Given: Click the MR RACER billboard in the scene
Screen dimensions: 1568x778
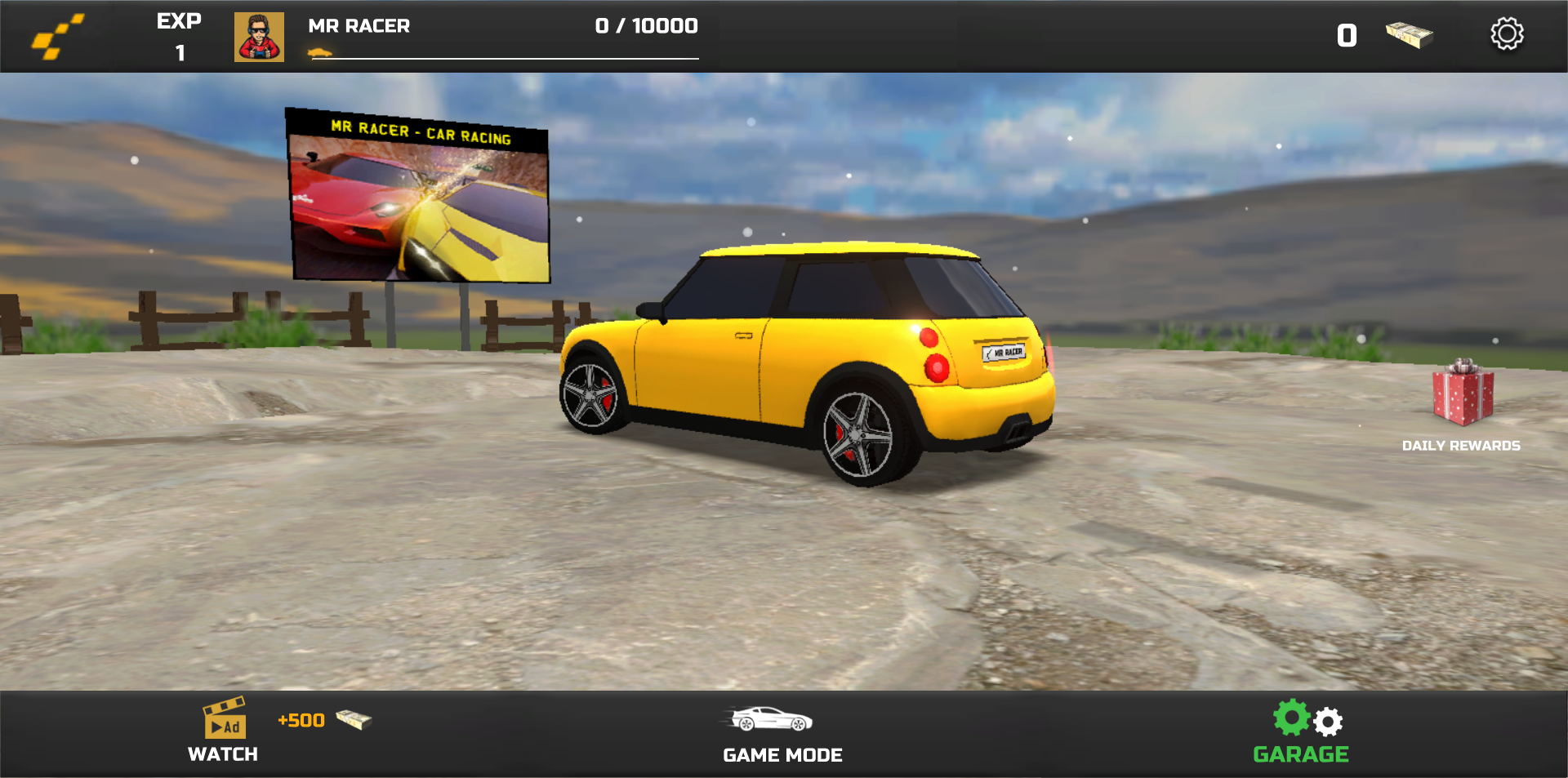Looking at the screenshot, I should pyautogui.click(x=419, y=193).
